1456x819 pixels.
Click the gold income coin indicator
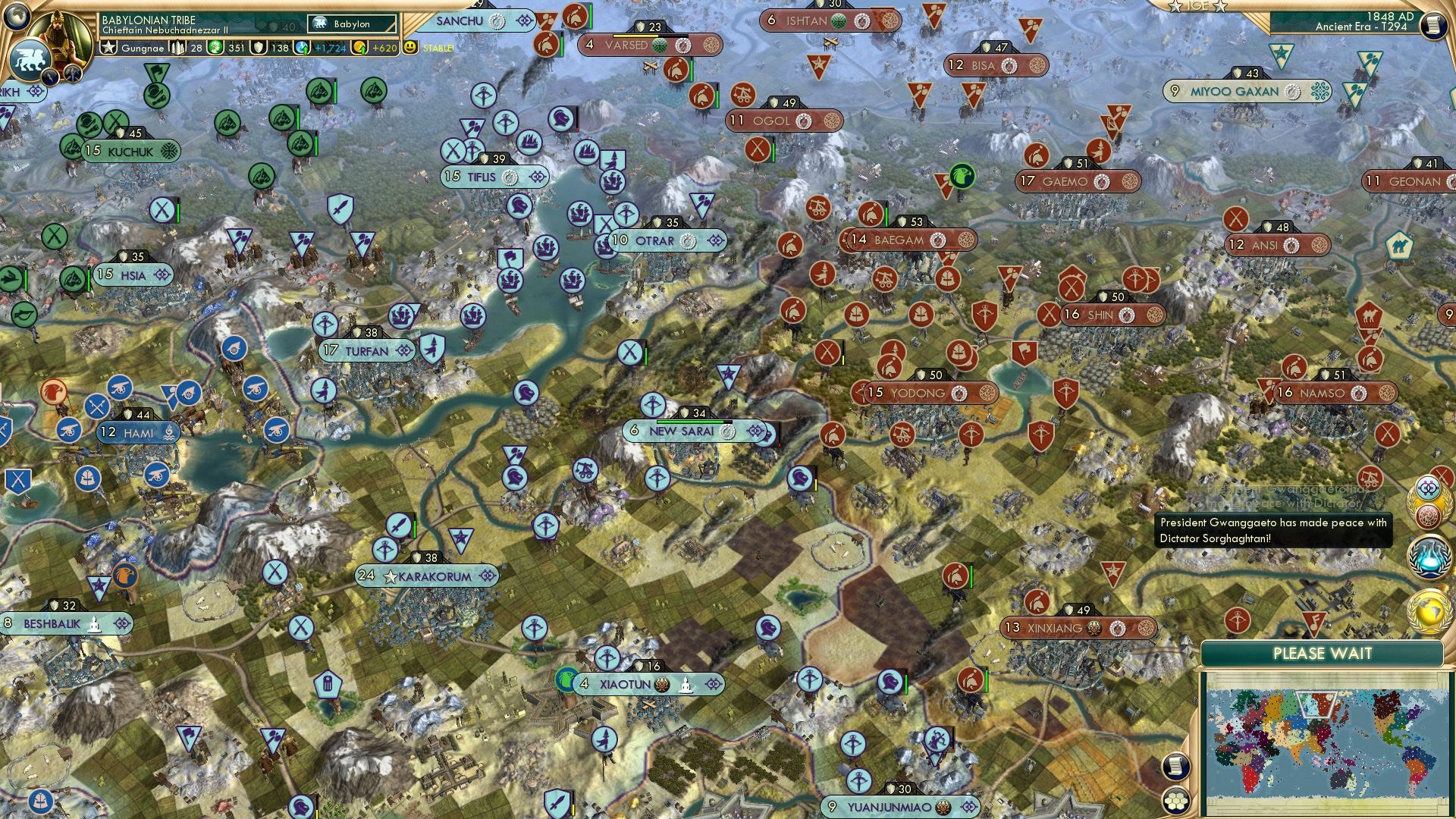(358, 48)
